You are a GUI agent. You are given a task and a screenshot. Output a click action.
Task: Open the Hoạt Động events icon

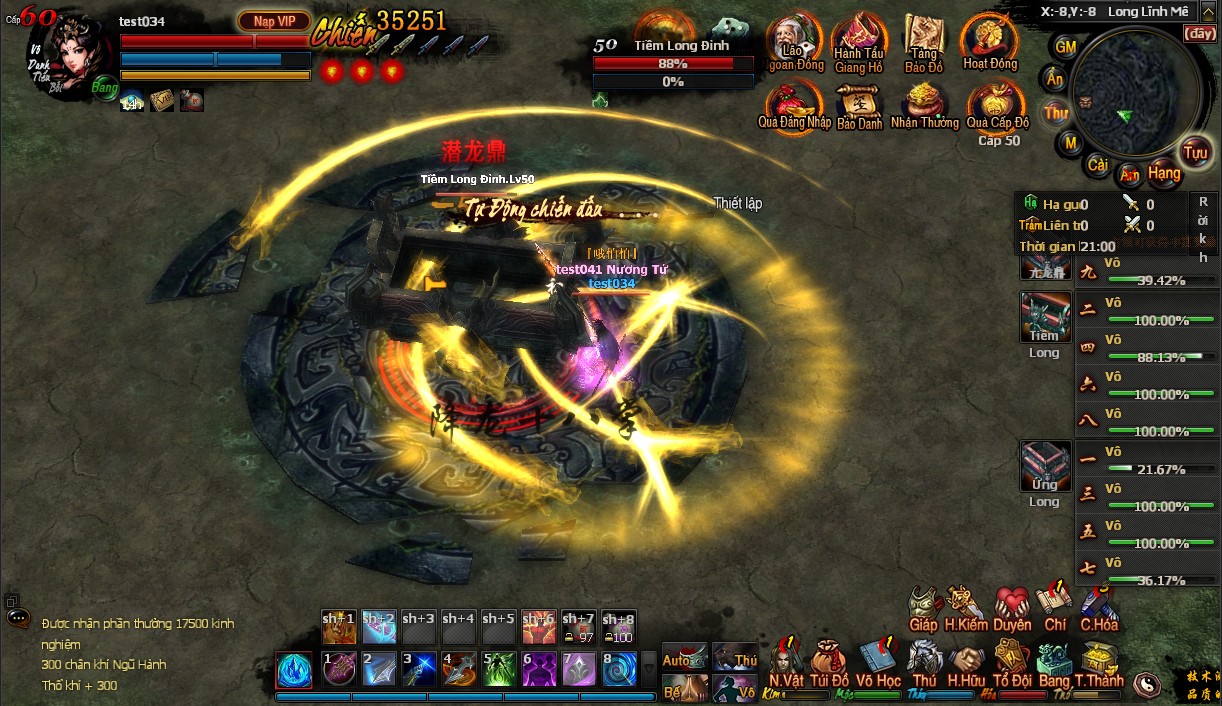[x=989, y=40]
